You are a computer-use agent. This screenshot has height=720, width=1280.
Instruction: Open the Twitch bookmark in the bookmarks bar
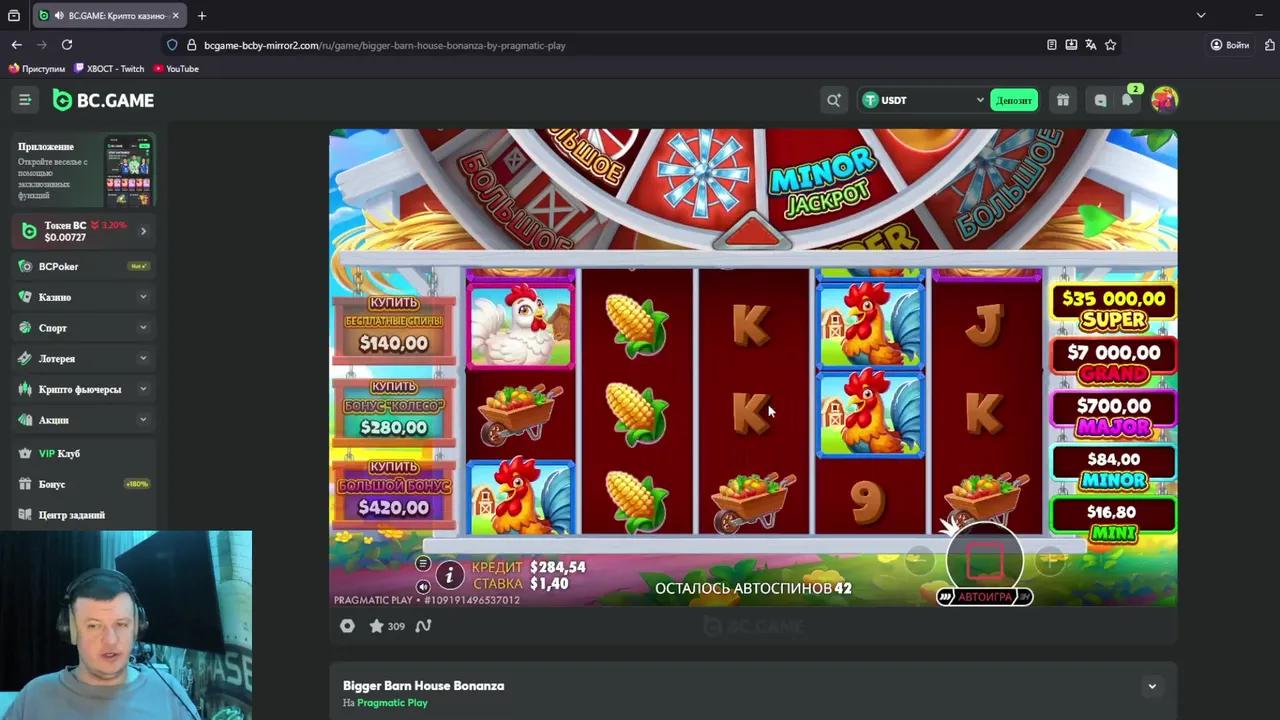tap(110, 68)
